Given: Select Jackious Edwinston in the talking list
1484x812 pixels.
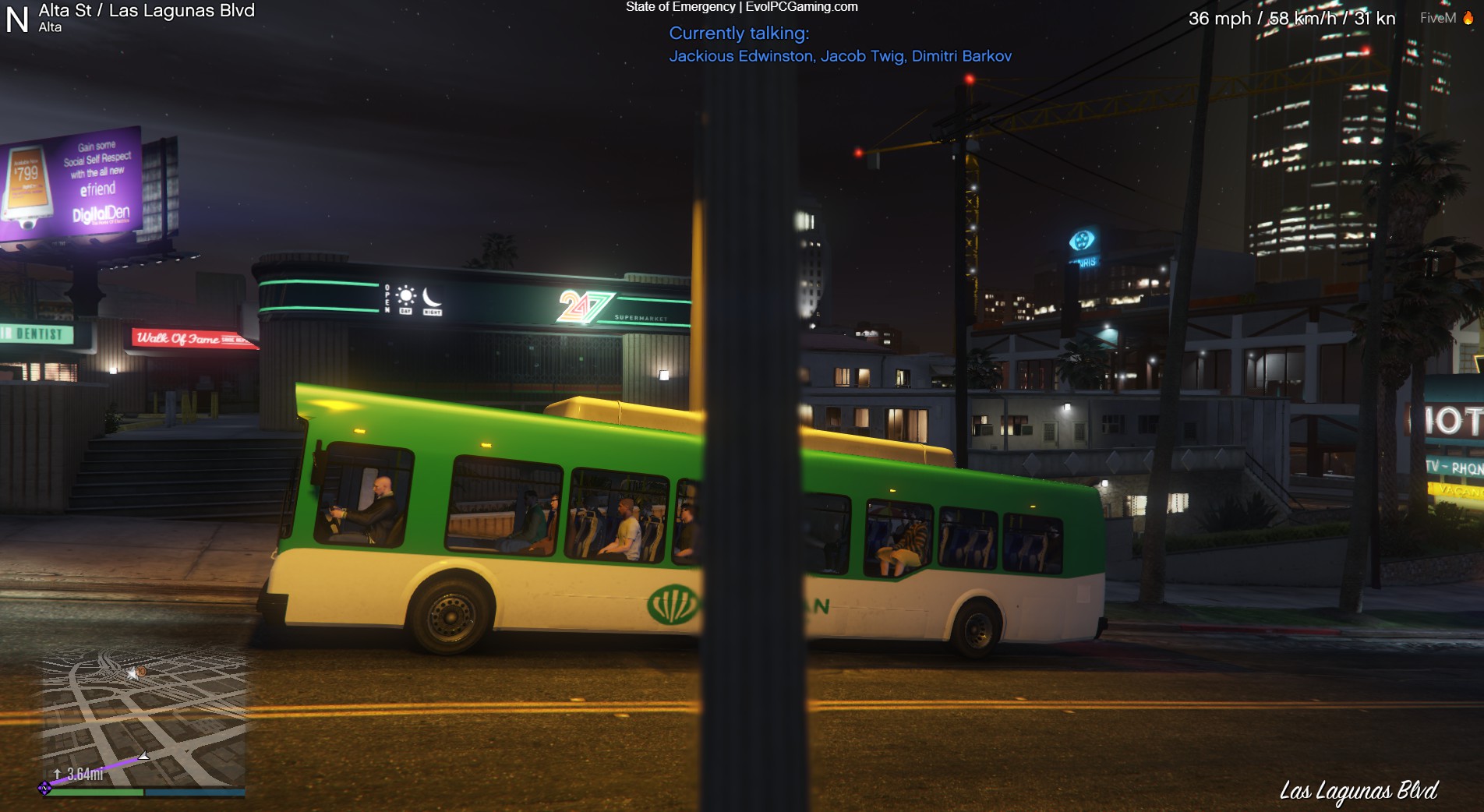Looking at the screenshot, I should click(x=740, y=56).
